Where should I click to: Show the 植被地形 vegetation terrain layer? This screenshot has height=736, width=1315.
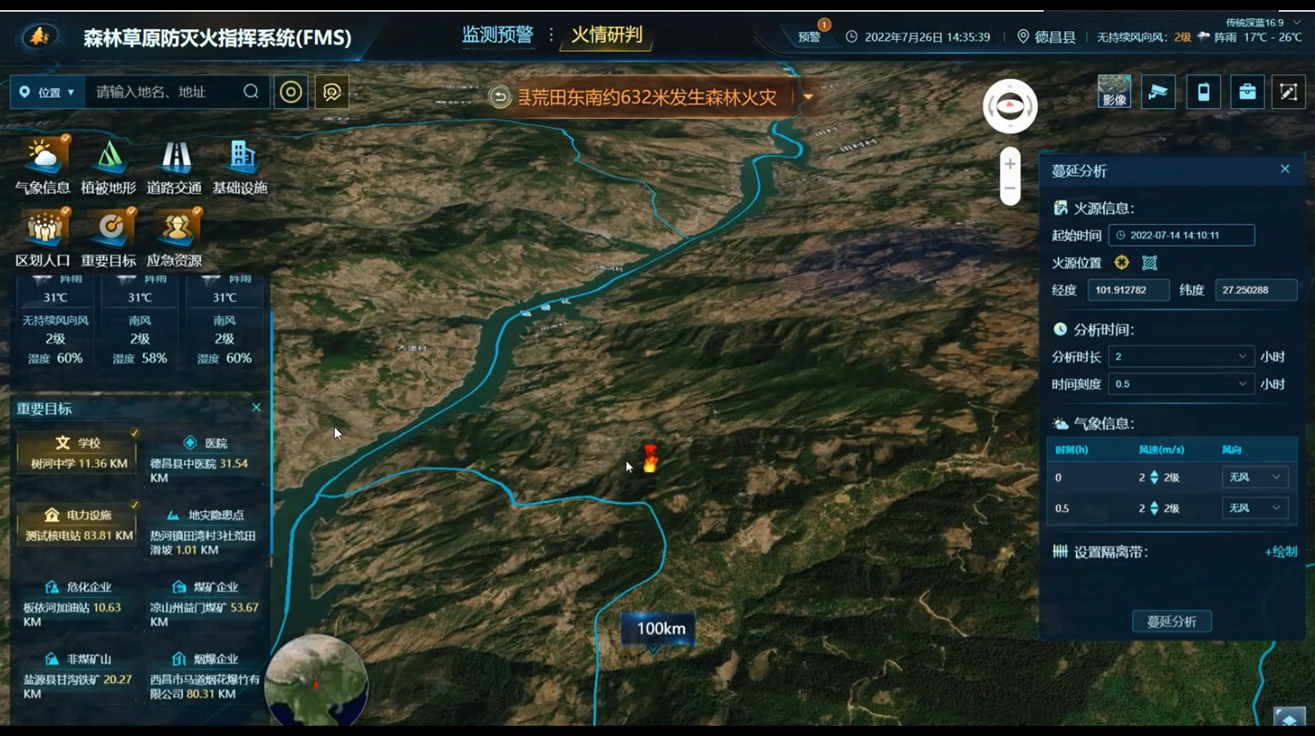coord(108,166)
